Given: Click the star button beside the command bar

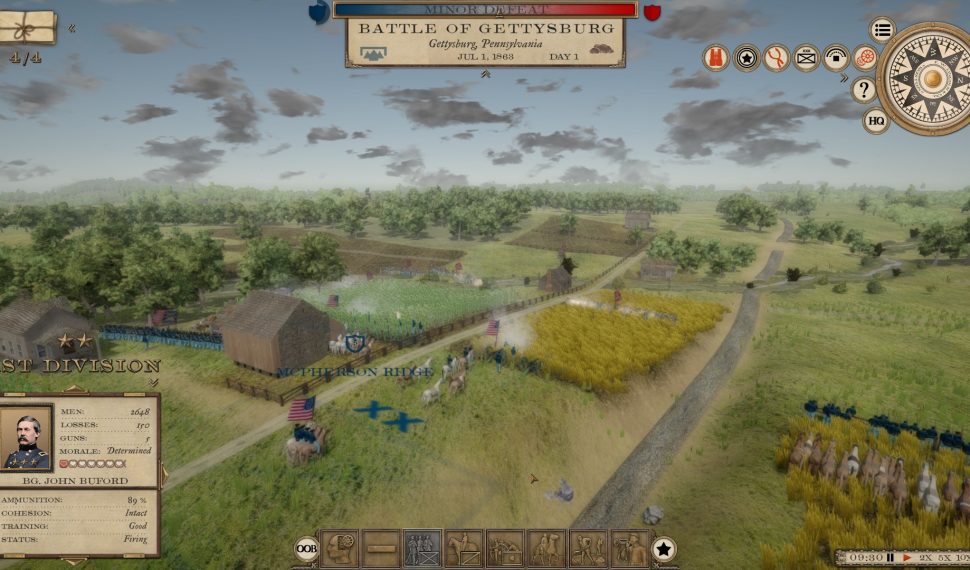Looking at the screenshot, I should (x=663, y=548).
